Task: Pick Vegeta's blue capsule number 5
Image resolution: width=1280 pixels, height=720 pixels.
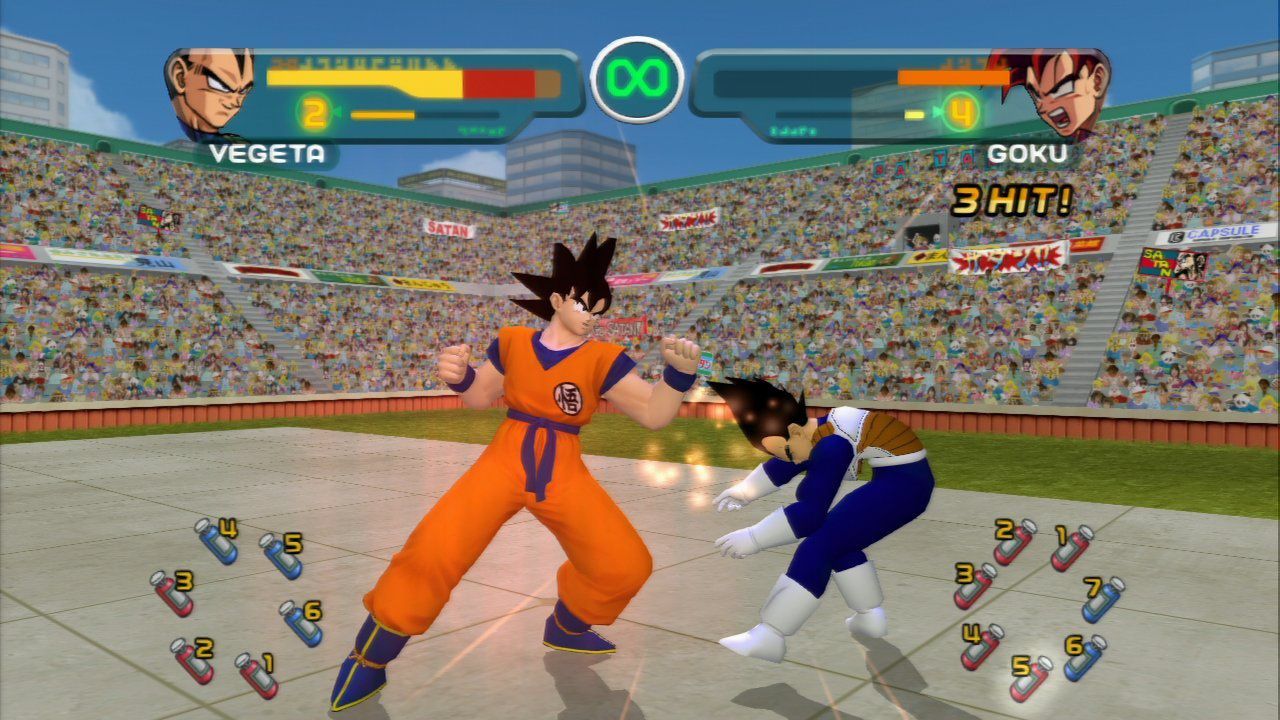Action: 280,556
